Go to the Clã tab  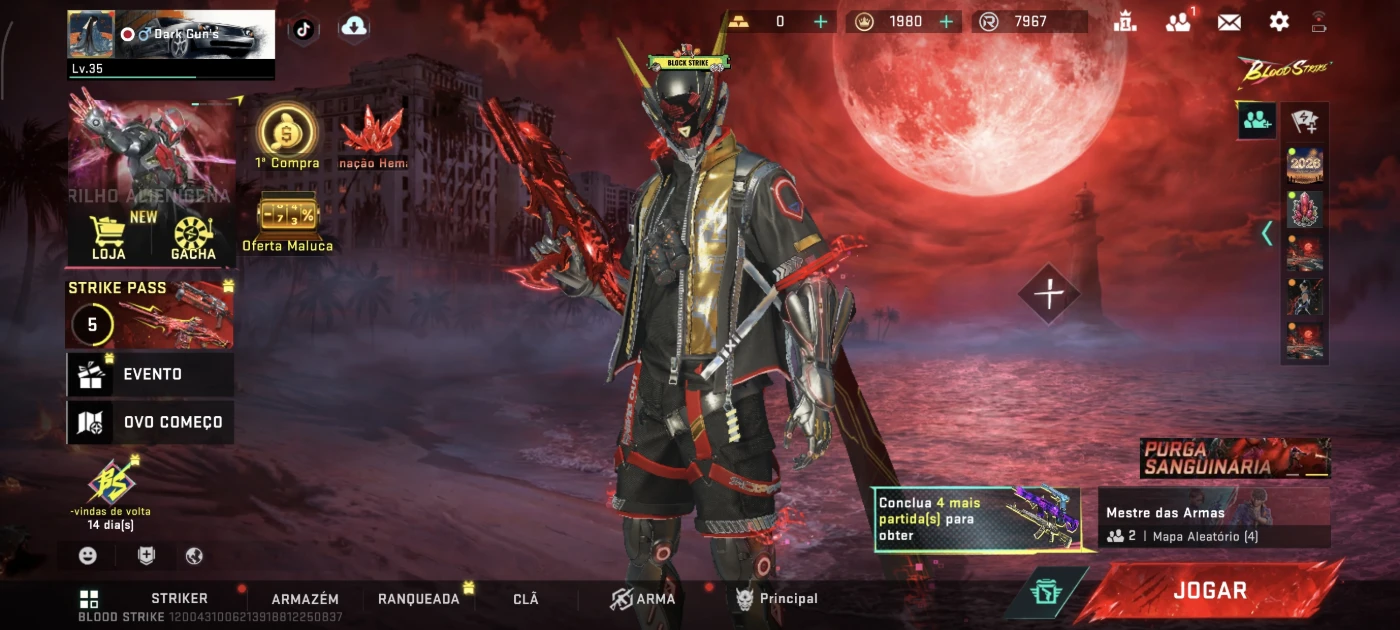pos(525,598)
